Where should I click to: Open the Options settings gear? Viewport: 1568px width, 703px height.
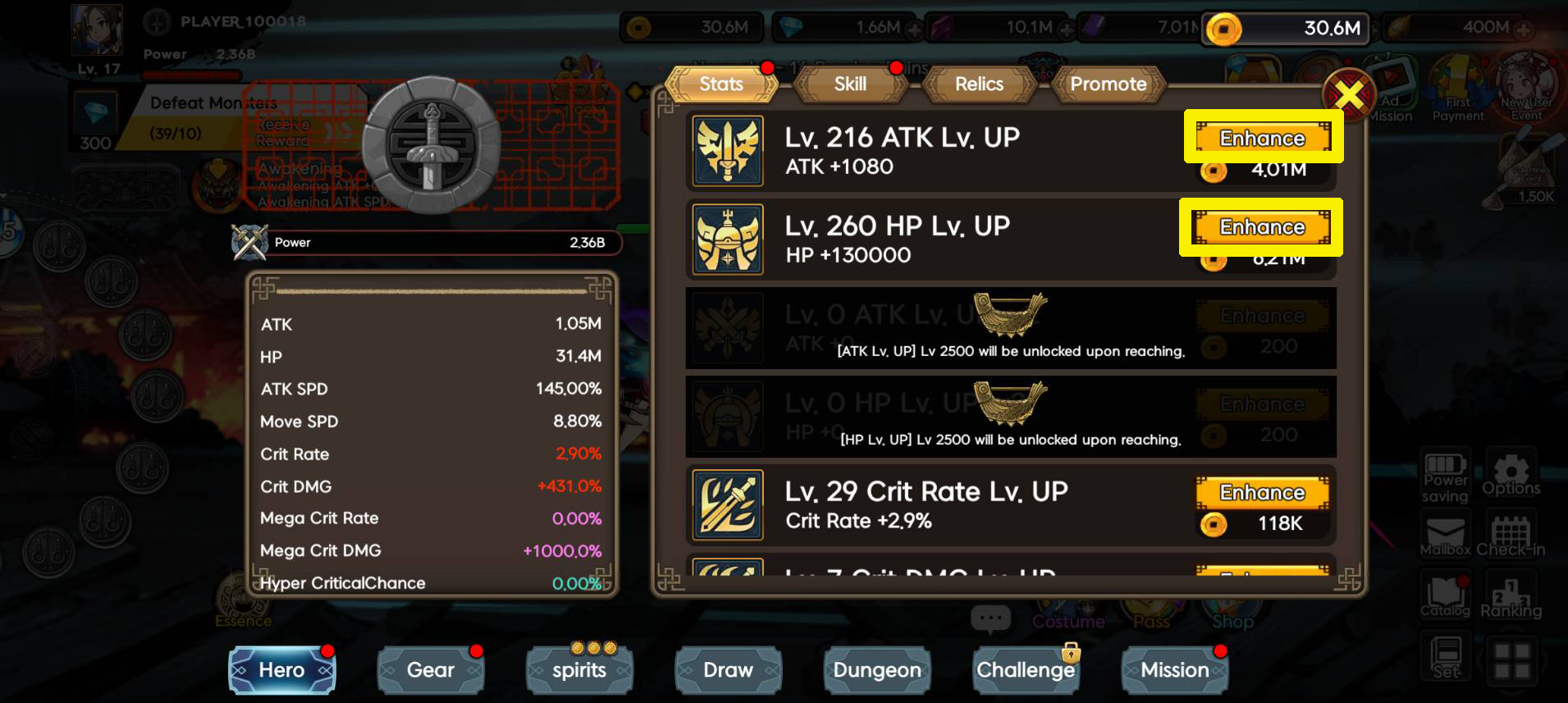1512,476
